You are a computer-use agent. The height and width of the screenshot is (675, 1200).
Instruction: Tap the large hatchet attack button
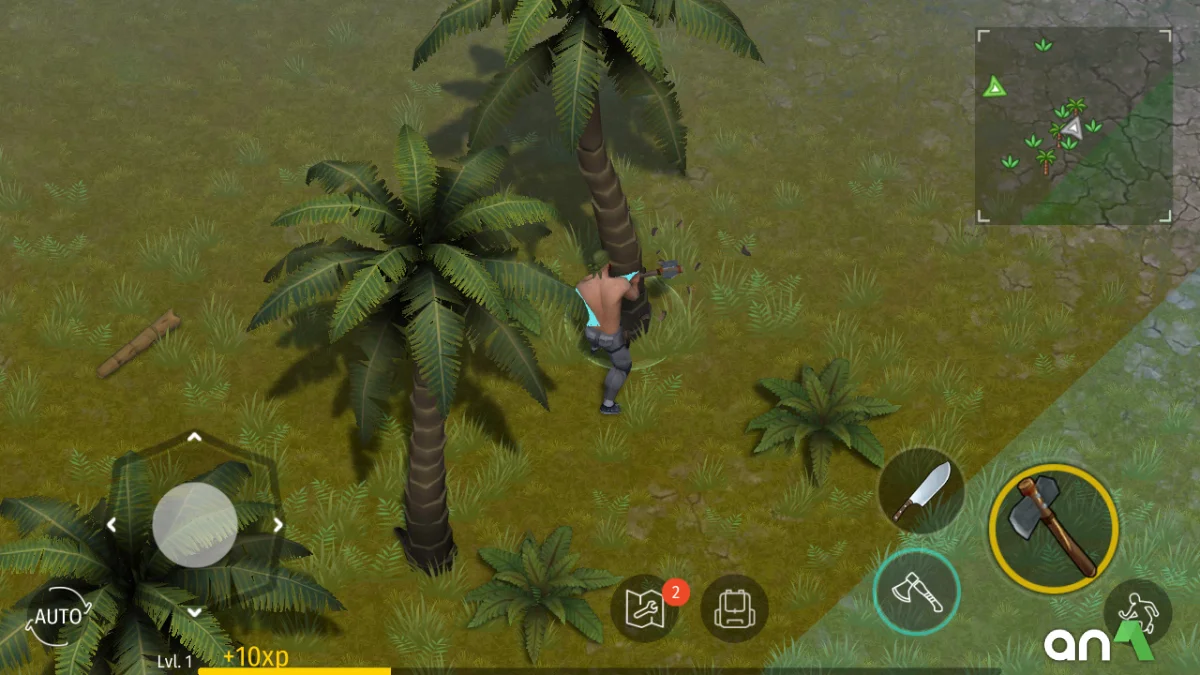pyautogui.click(x=1053, y=528)
